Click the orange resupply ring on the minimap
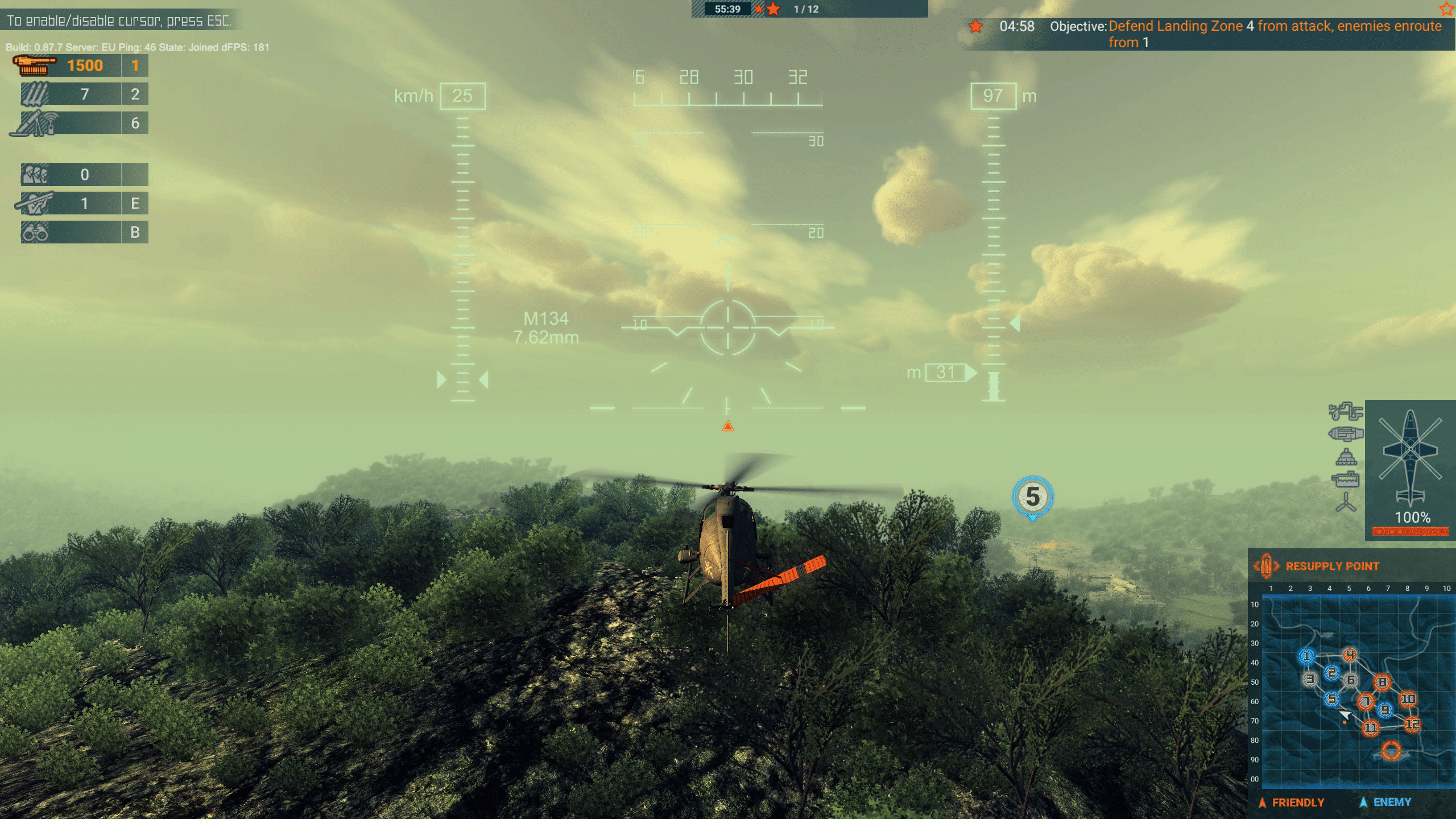This screenshot has height=819, width=1456. coord(1391,751)
